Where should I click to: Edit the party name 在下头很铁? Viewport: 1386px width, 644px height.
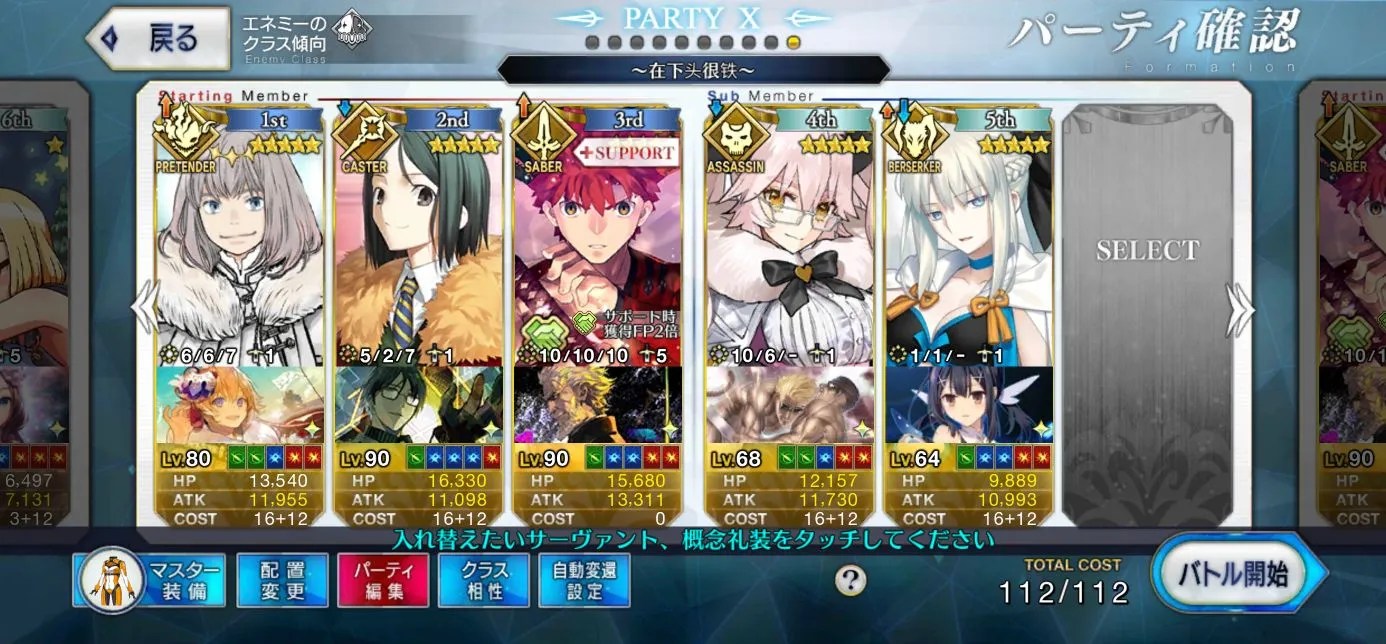[x=692, y=70]
